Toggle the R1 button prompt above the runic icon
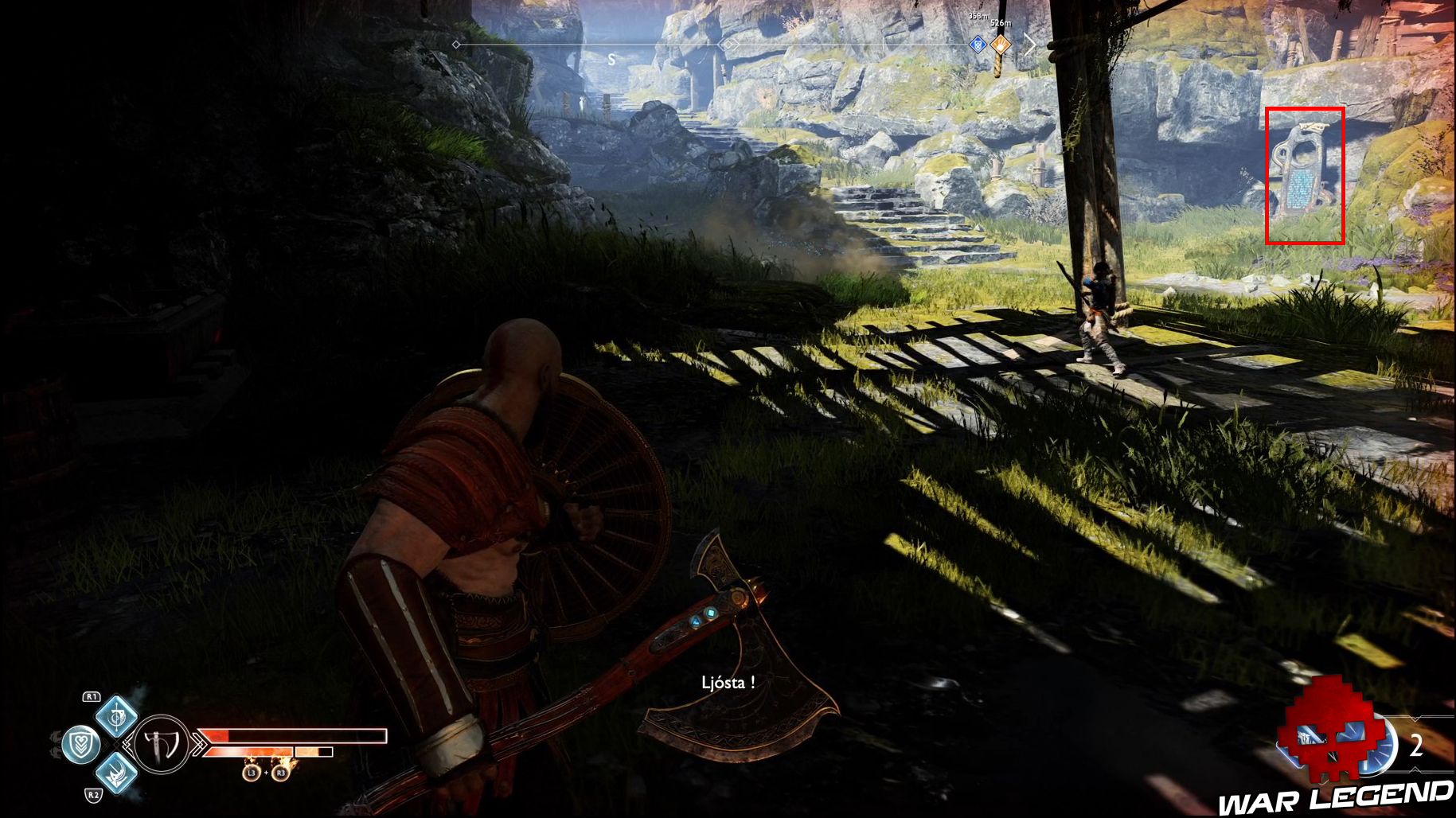 click(x=92, y=697)
